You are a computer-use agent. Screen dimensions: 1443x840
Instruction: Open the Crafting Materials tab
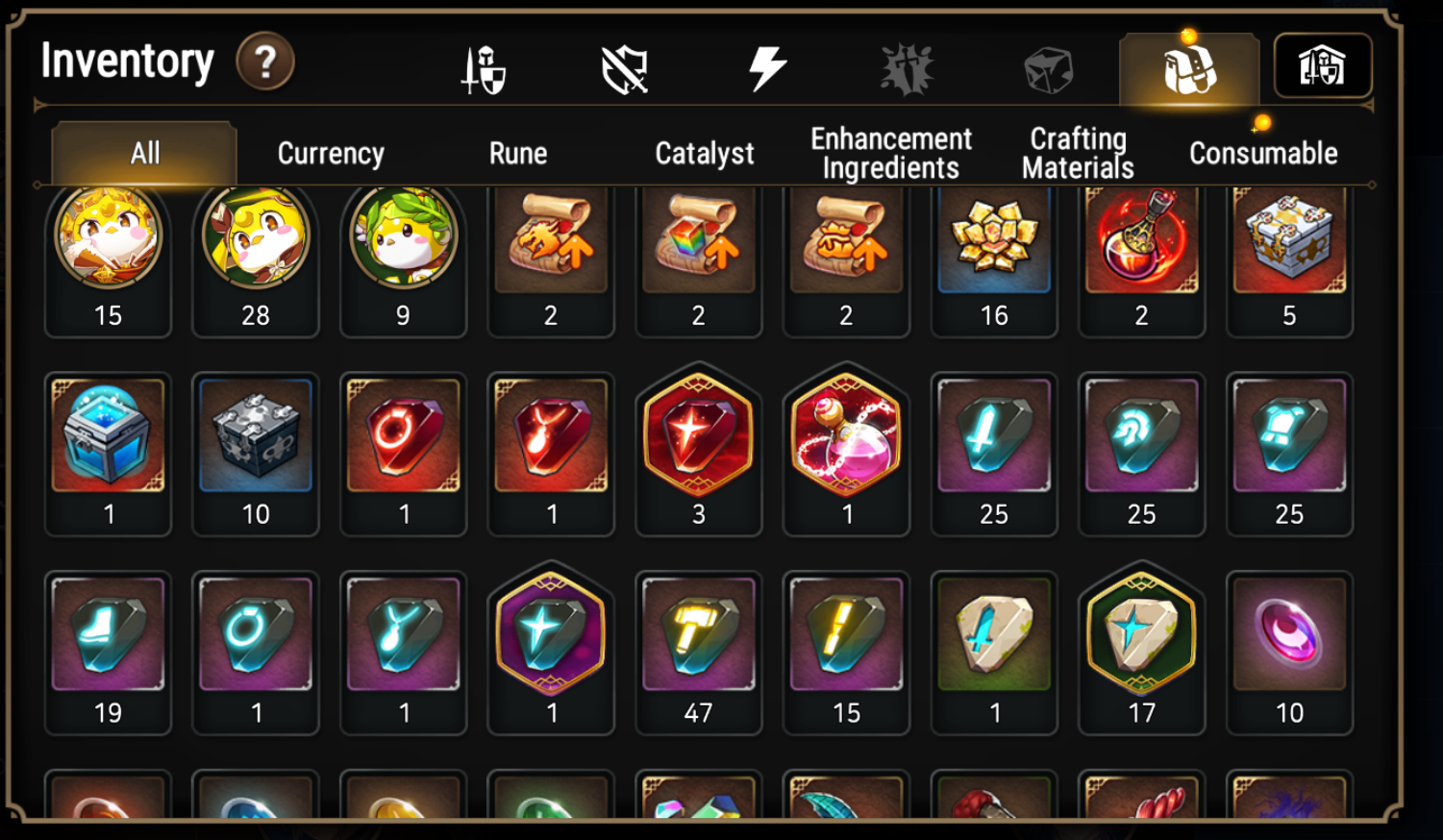coord(1077,152)
